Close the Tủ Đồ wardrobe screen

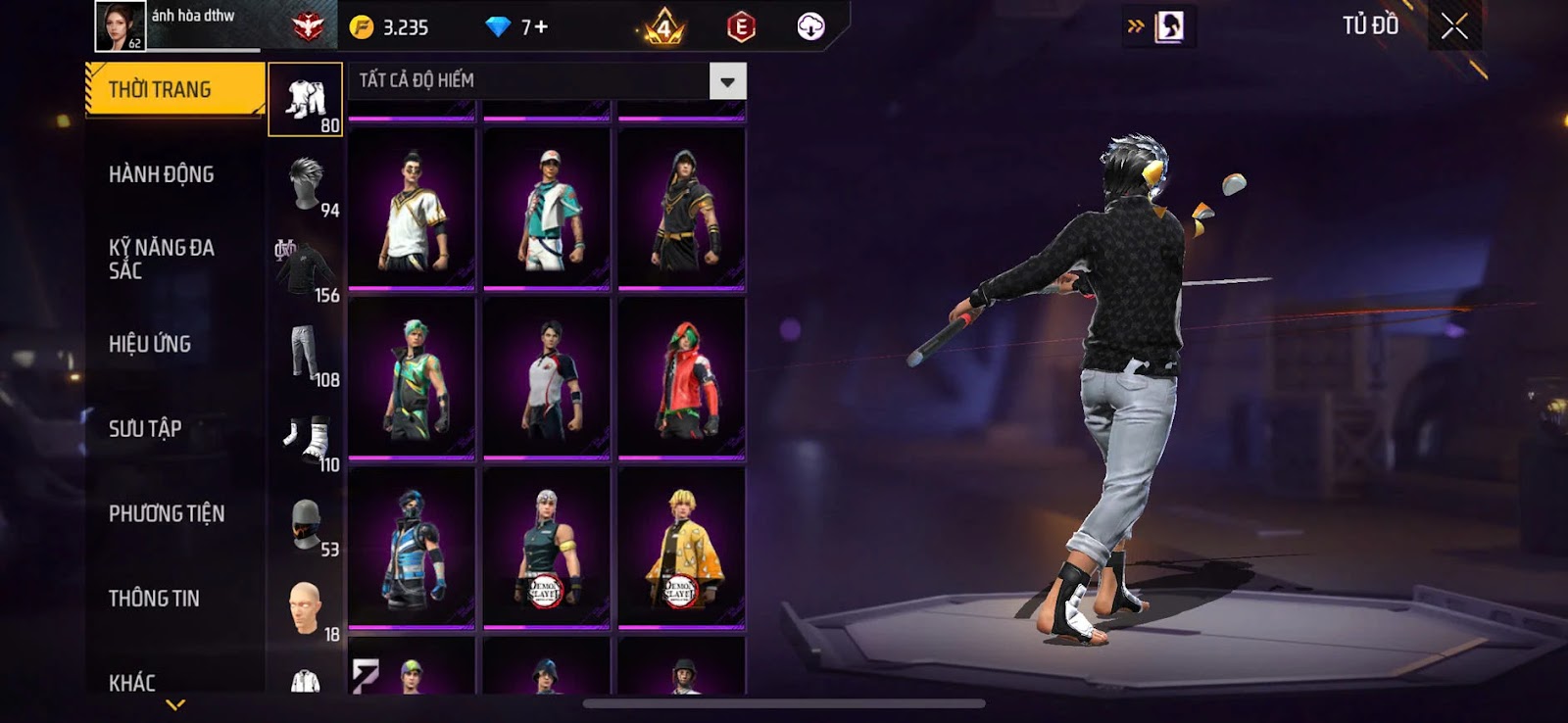click(1454, 26)
